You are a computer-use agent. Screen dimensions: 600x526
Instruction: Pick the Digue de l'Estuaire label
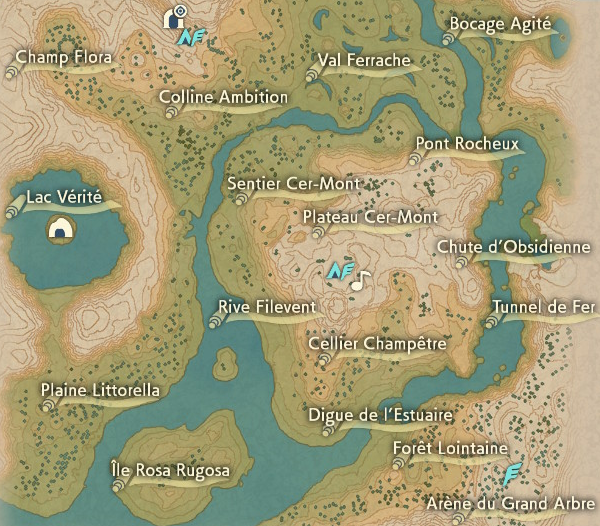point(380,415)
